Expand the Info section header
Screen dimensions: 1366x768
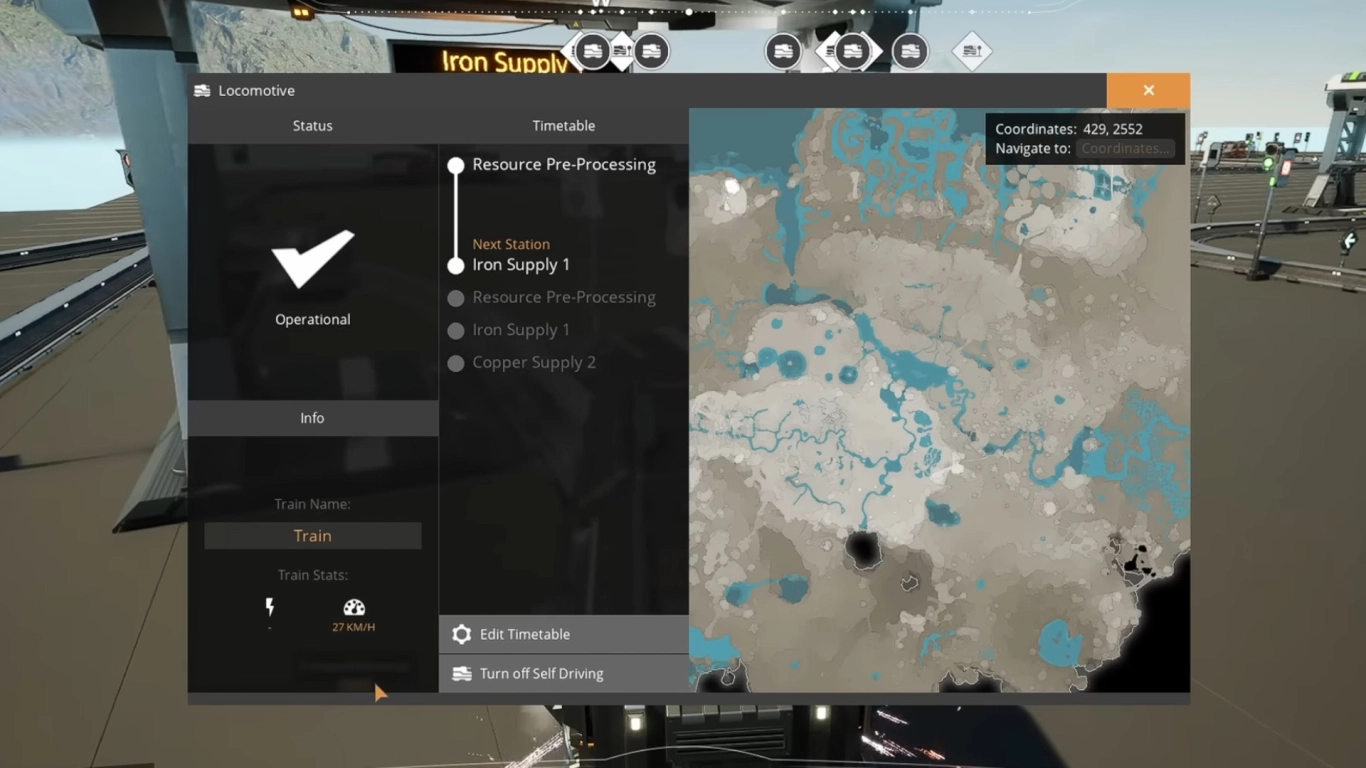[312, 418]
